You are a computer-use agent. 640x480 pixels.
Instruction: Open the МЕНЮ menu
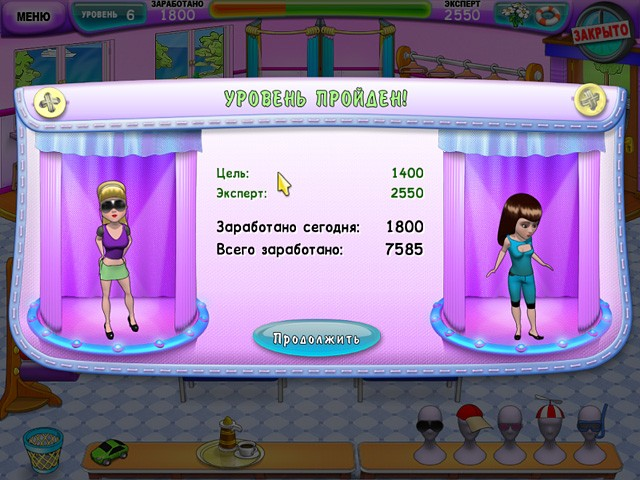(x=33, y=16)
